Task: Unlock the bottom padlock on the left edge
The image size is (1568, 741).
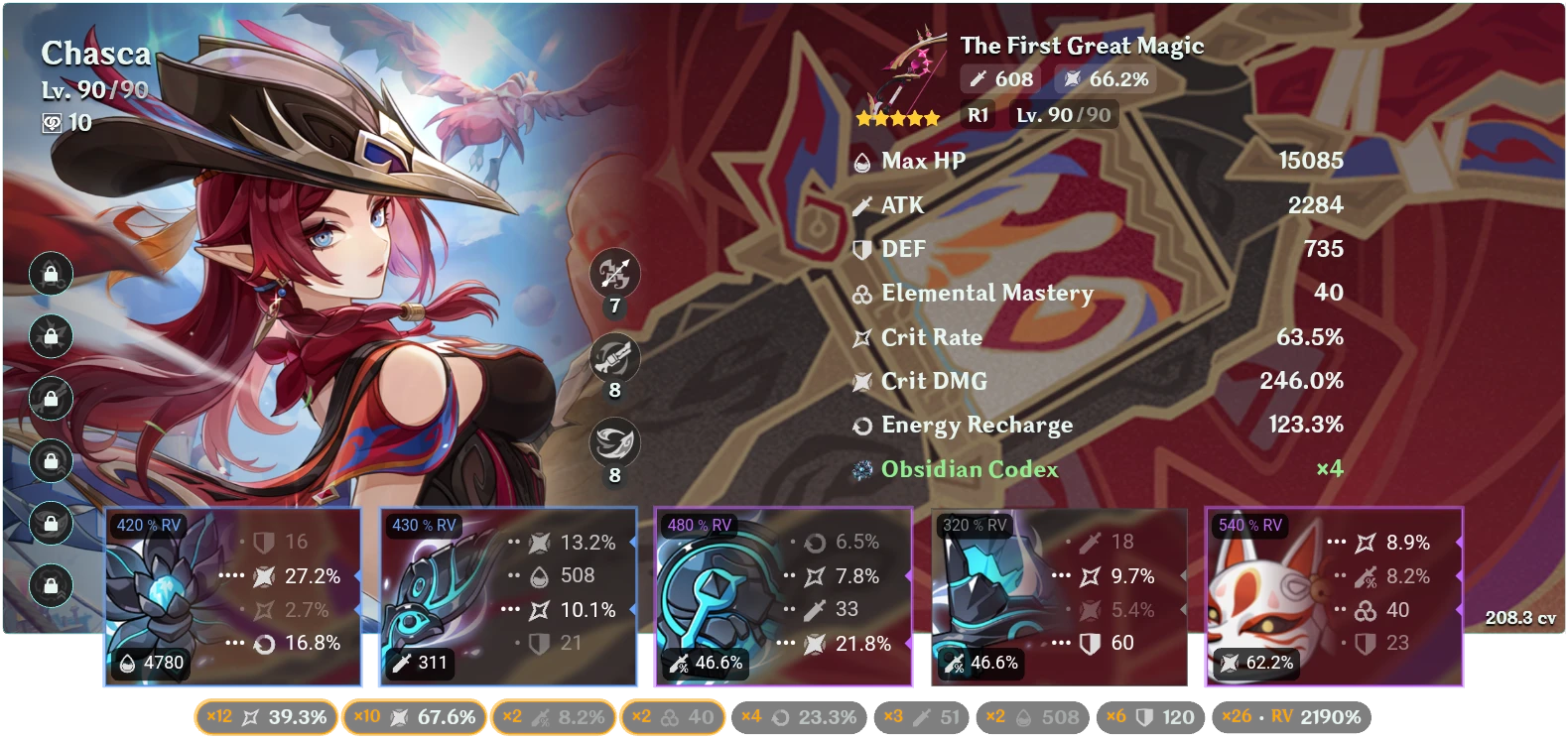Action: 50,583
